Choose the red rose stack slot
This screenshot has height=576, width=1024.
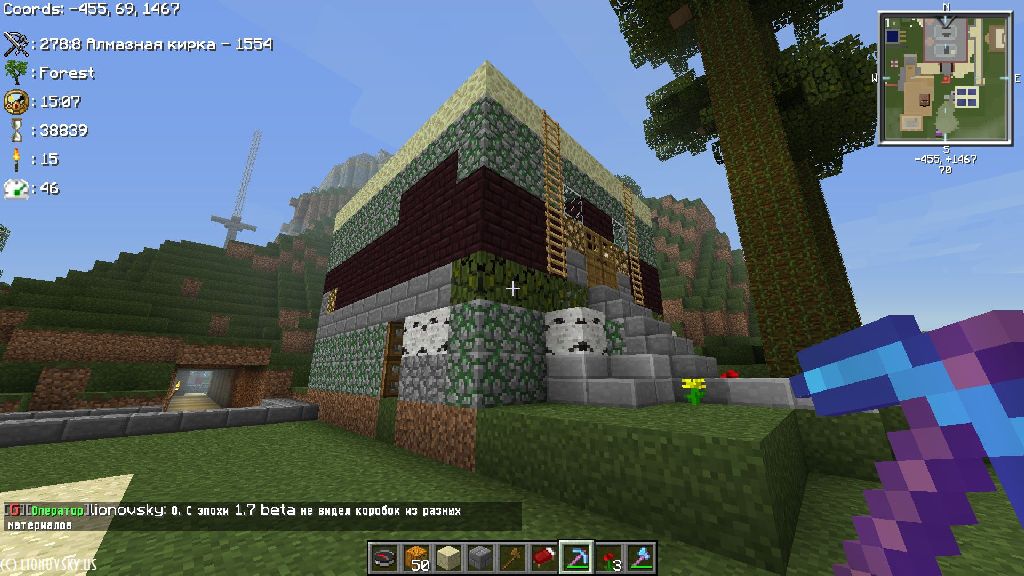tap(608, 557)
